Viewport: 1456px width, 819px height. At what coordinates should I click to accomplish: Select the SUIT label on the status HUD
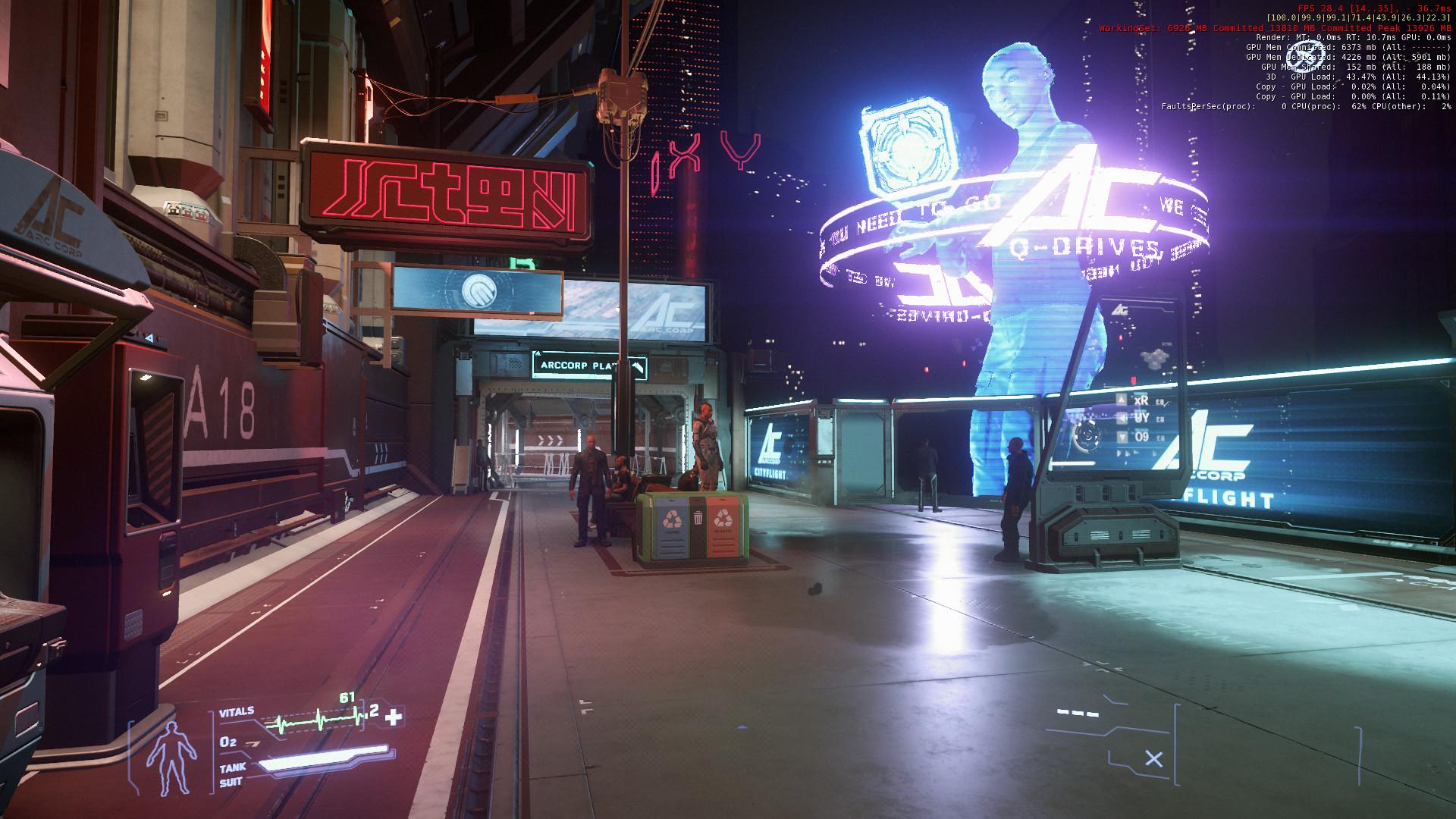pyautogui.click(x=231, y=781)
